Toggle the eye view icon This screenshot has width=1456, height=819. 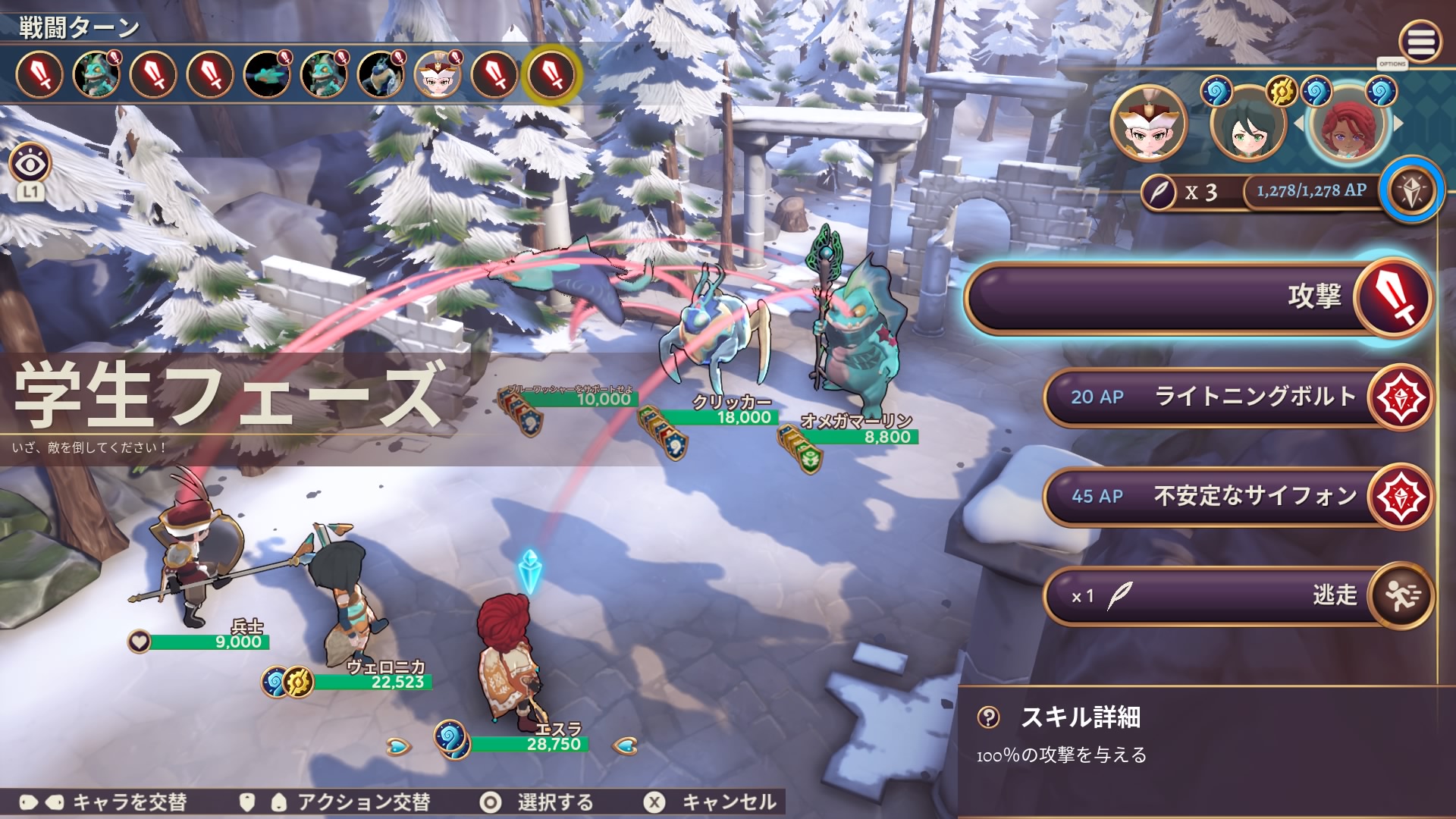30,163
